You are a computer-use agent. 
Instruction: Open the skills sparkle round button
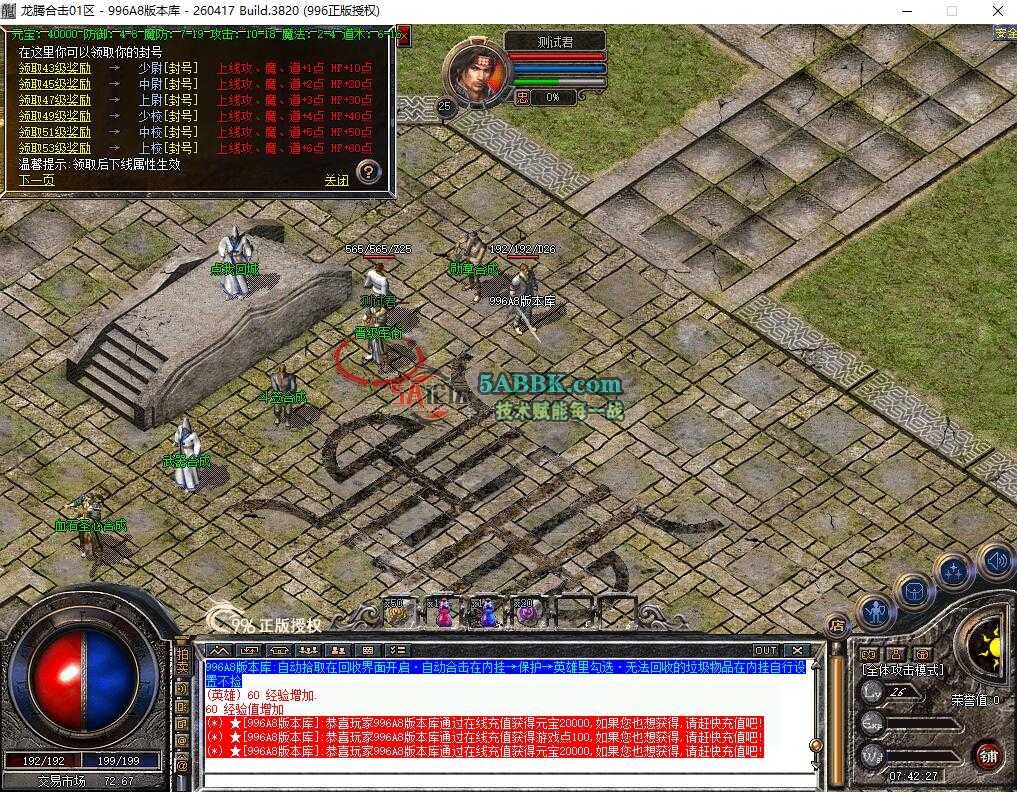[x=953, y=572]
